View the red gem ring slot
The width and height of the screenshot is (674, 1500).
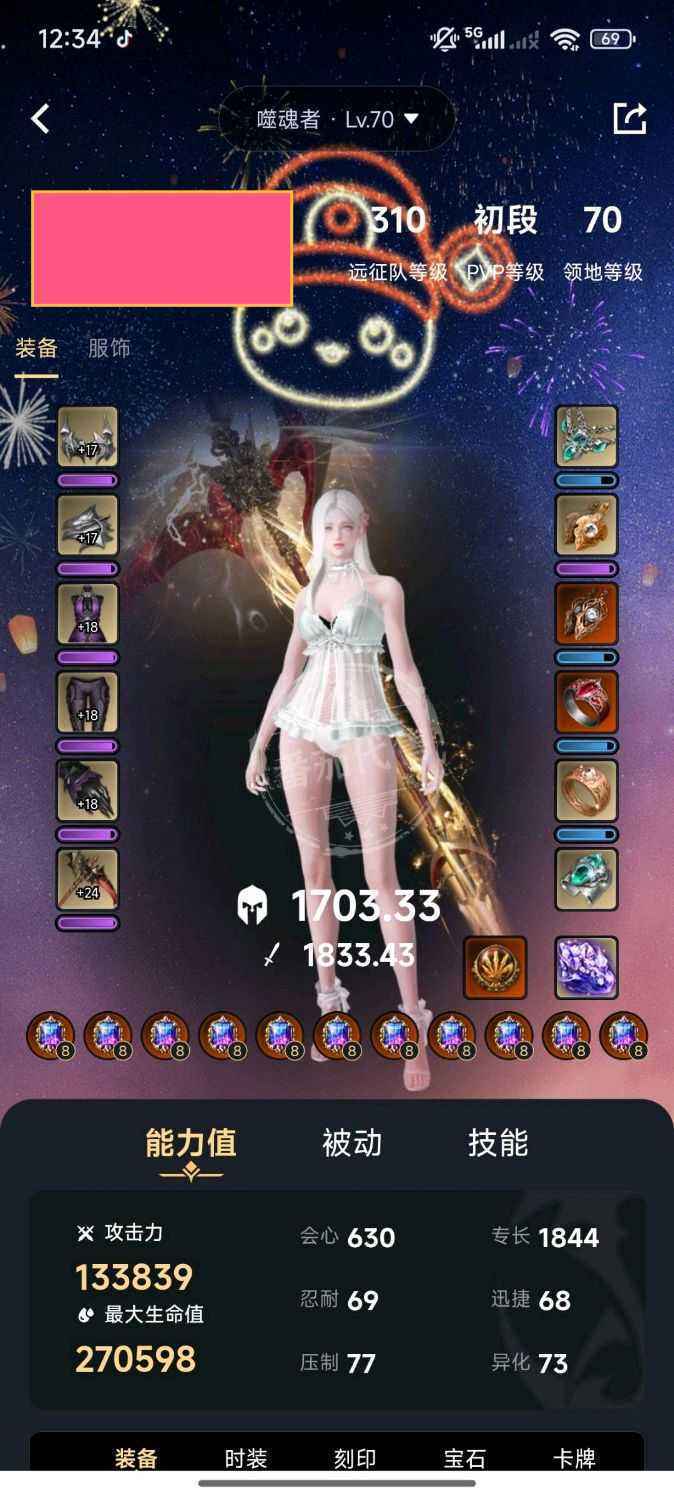click(587, 702)
